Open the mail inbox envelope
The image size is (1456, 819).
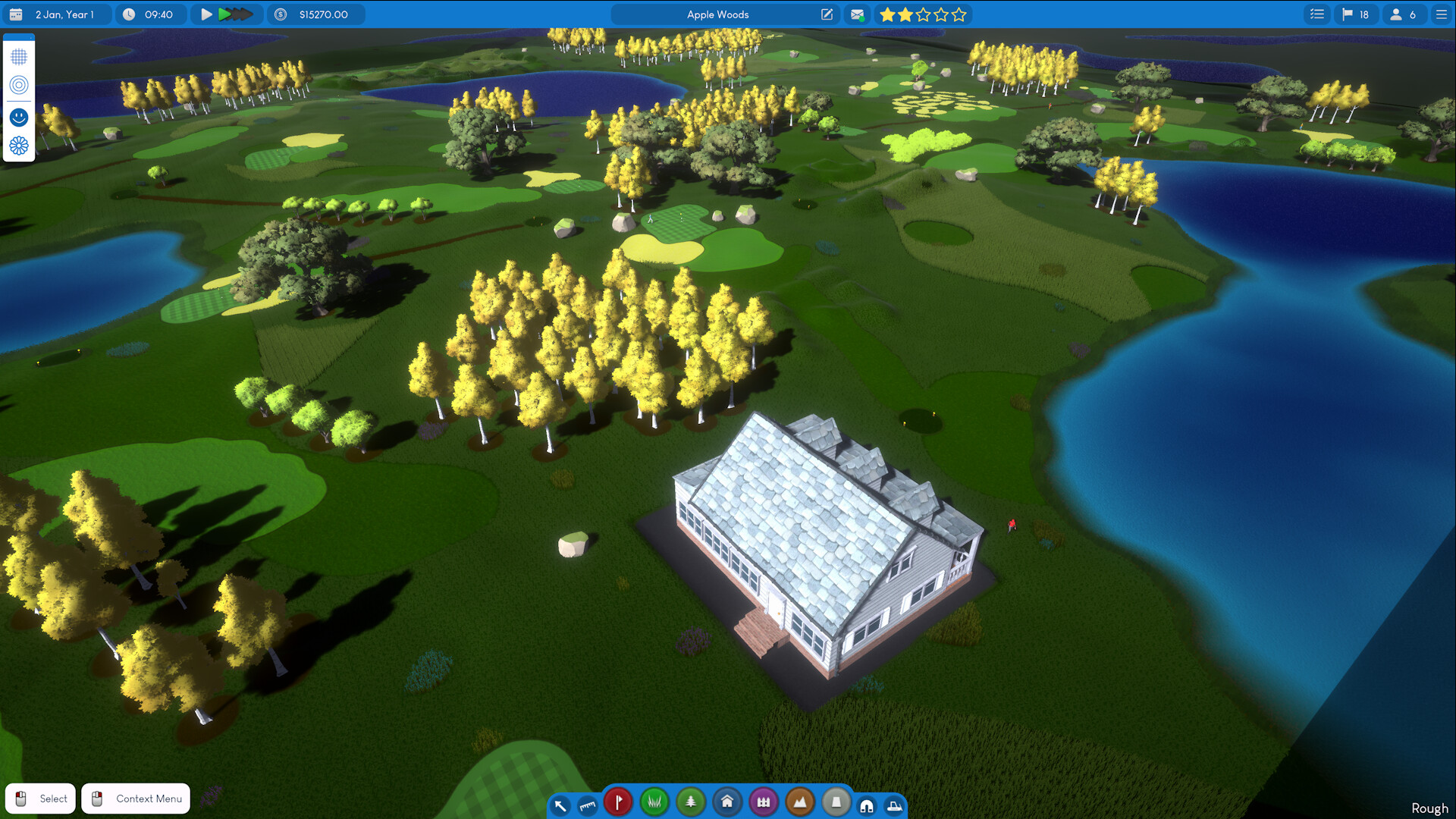pos(857,14)
